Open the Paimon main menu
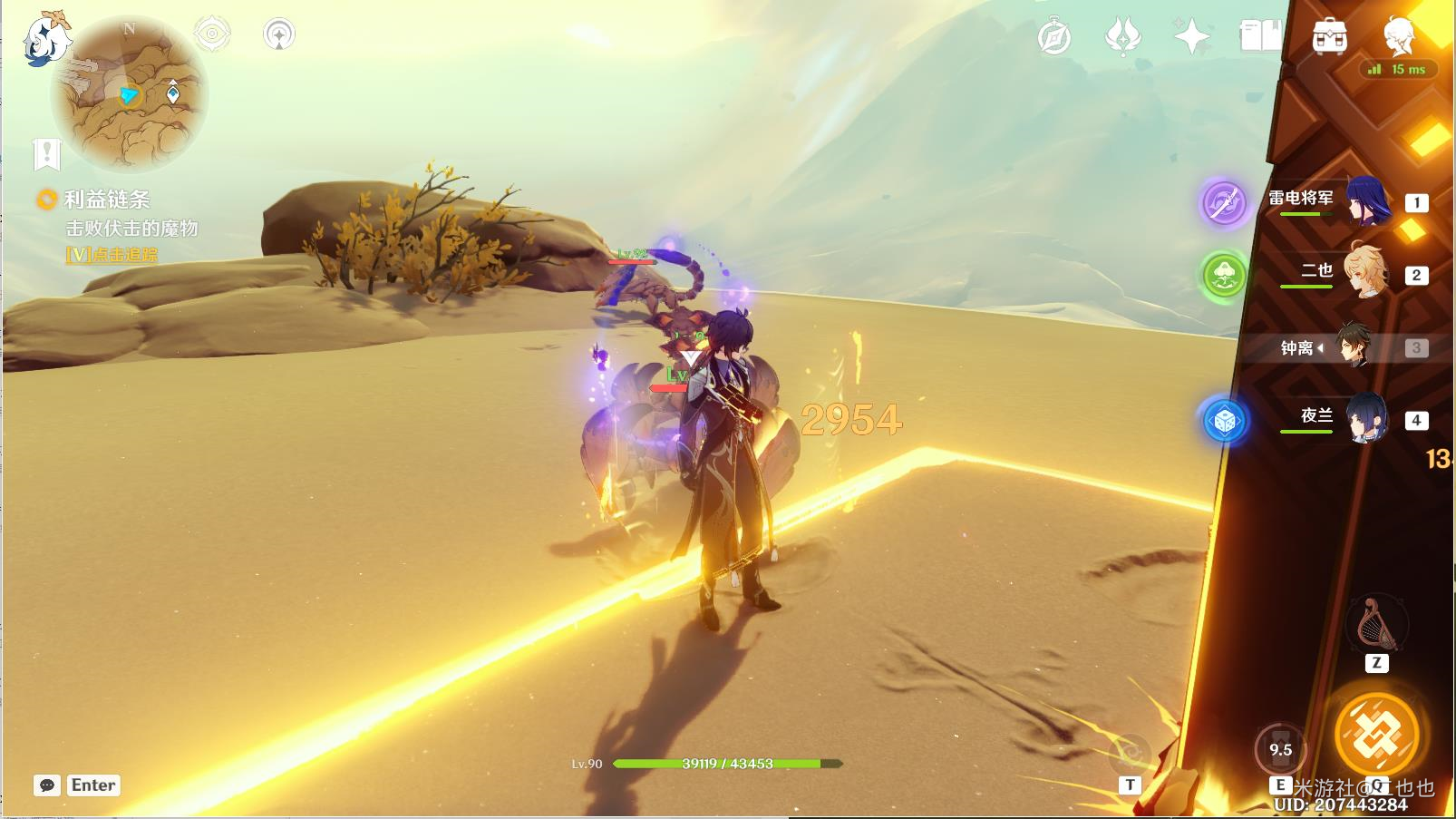The height and width of the screenshot is (819, 1456). click(45, 38)
